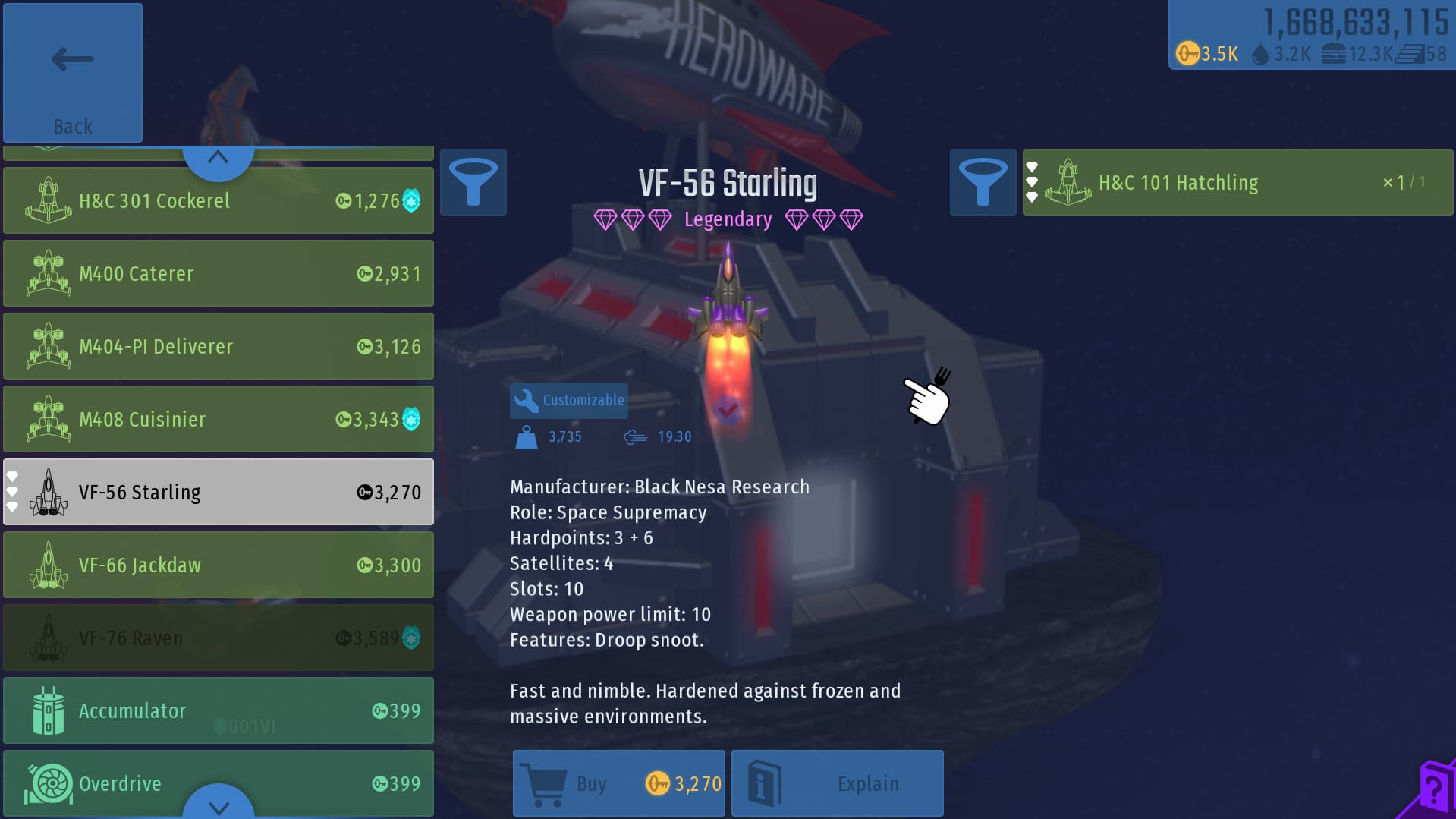The image size is (1456, 819).
Task: Choose the VF-66 Jackdaw ship
Action: 219,565
